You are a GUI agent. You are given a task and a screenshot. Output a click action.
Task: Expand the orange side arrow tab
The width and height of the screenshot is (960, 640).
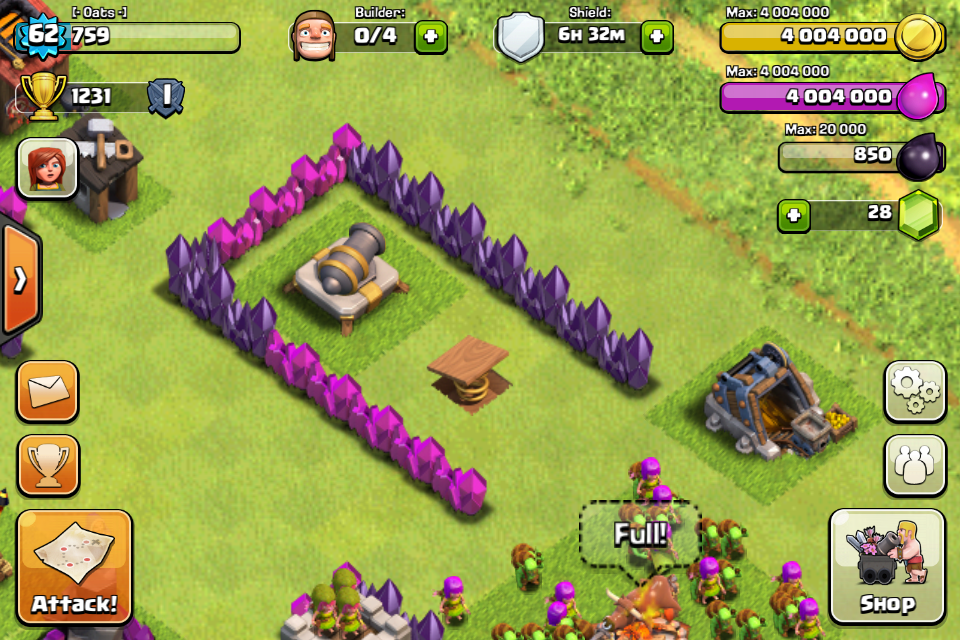(19, 280)
